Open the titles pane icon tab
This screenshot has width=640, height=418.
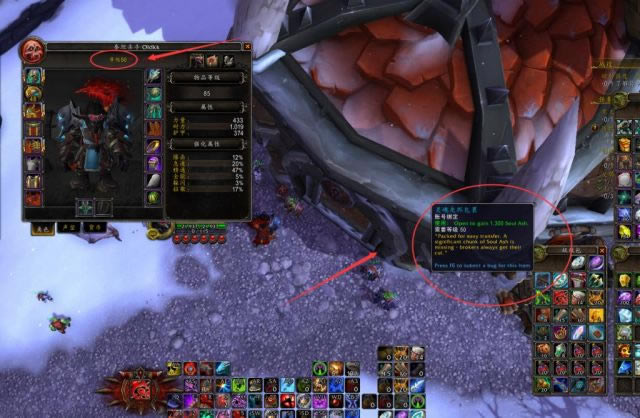click(212, 61)
